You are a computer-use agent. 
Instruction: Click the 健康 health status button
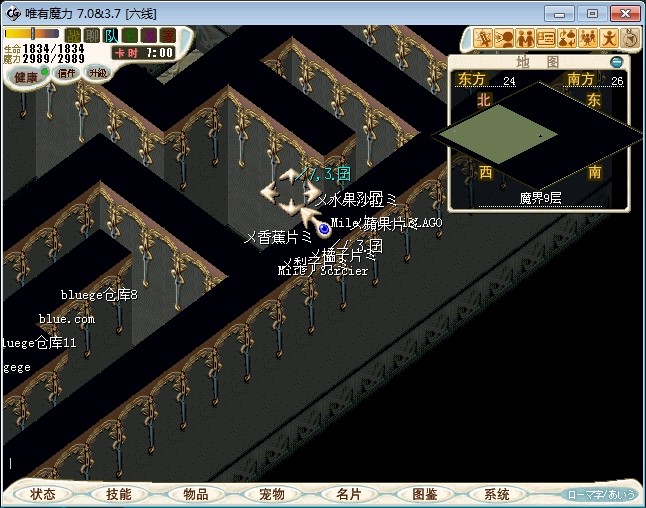coord(27,76)
